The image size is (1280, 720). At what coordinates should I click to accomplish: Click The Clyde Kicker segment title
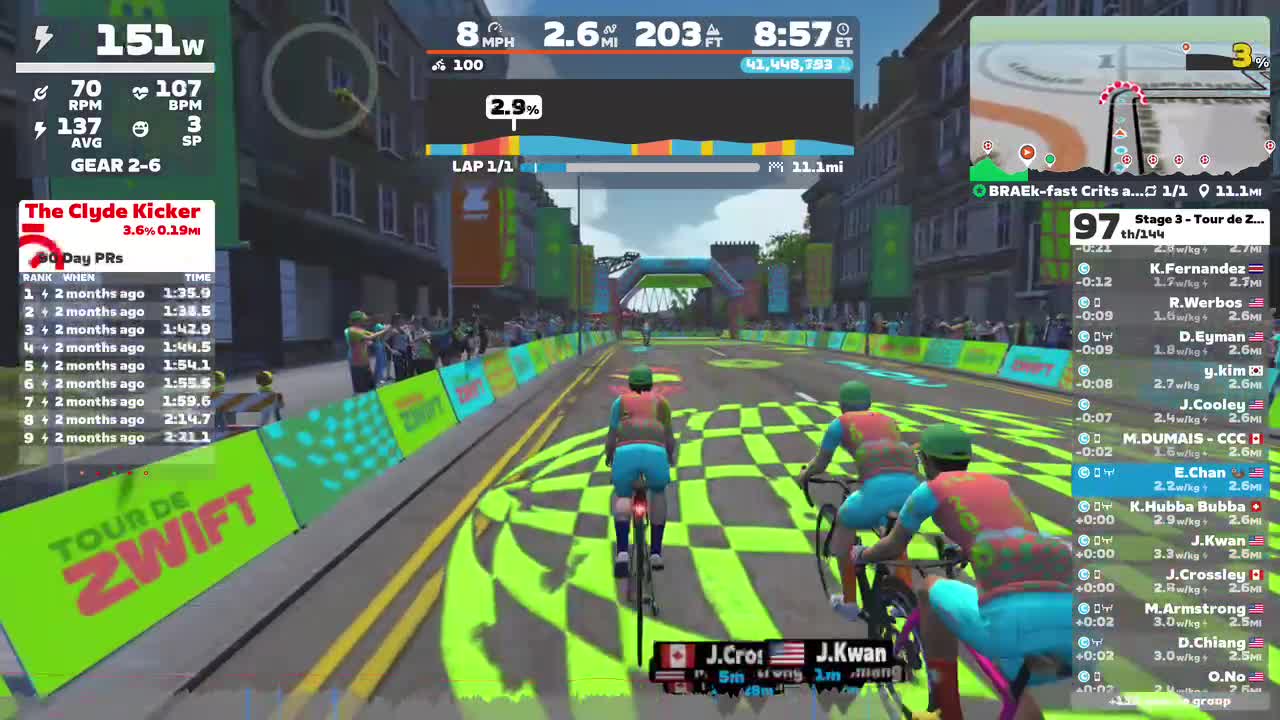pyautogui.click(x=113, y=211)
